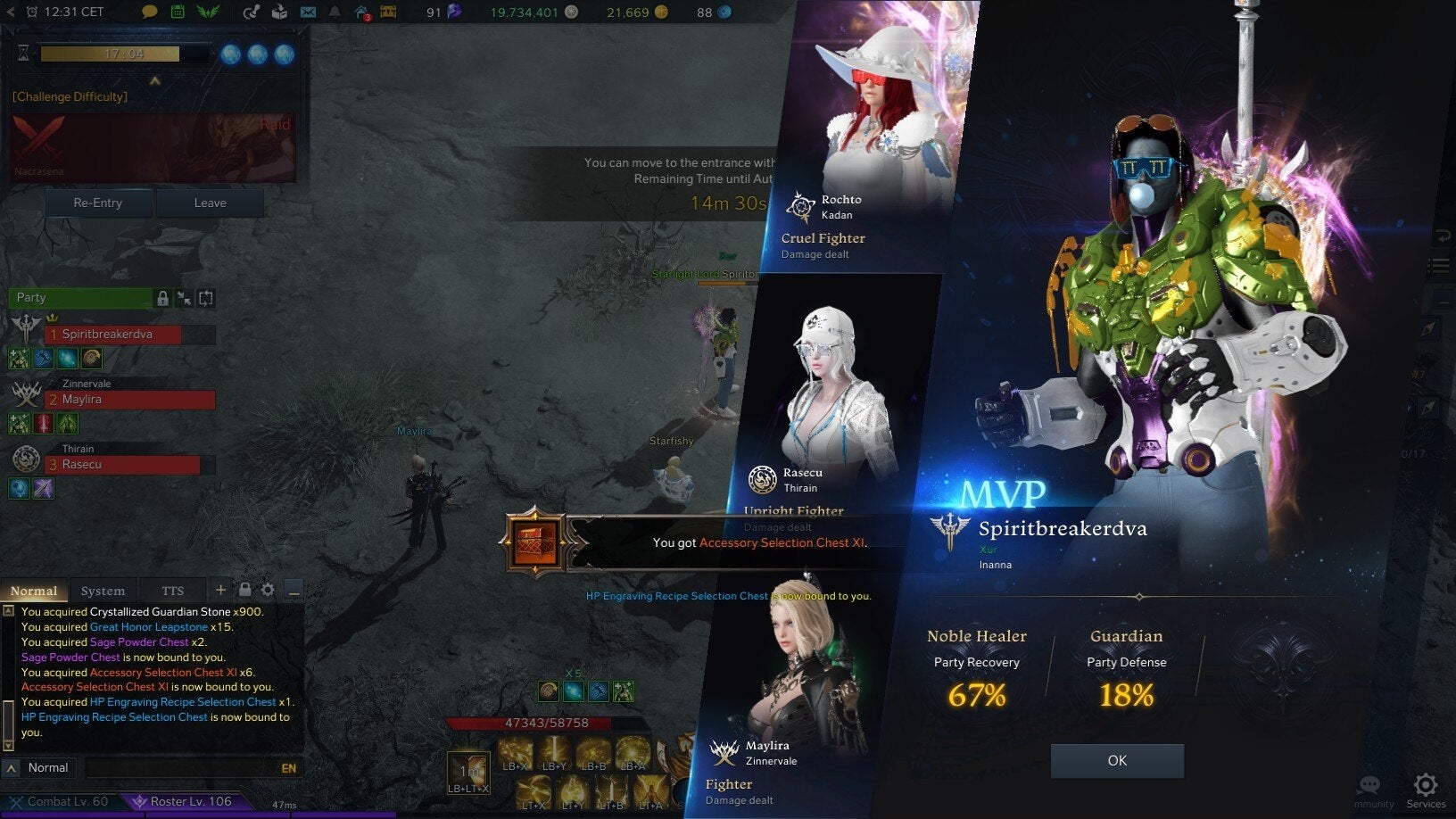This screenshot has width=1456, height=819.
Task: Toggle the party lock icon
Action: [x=162, y=298]
